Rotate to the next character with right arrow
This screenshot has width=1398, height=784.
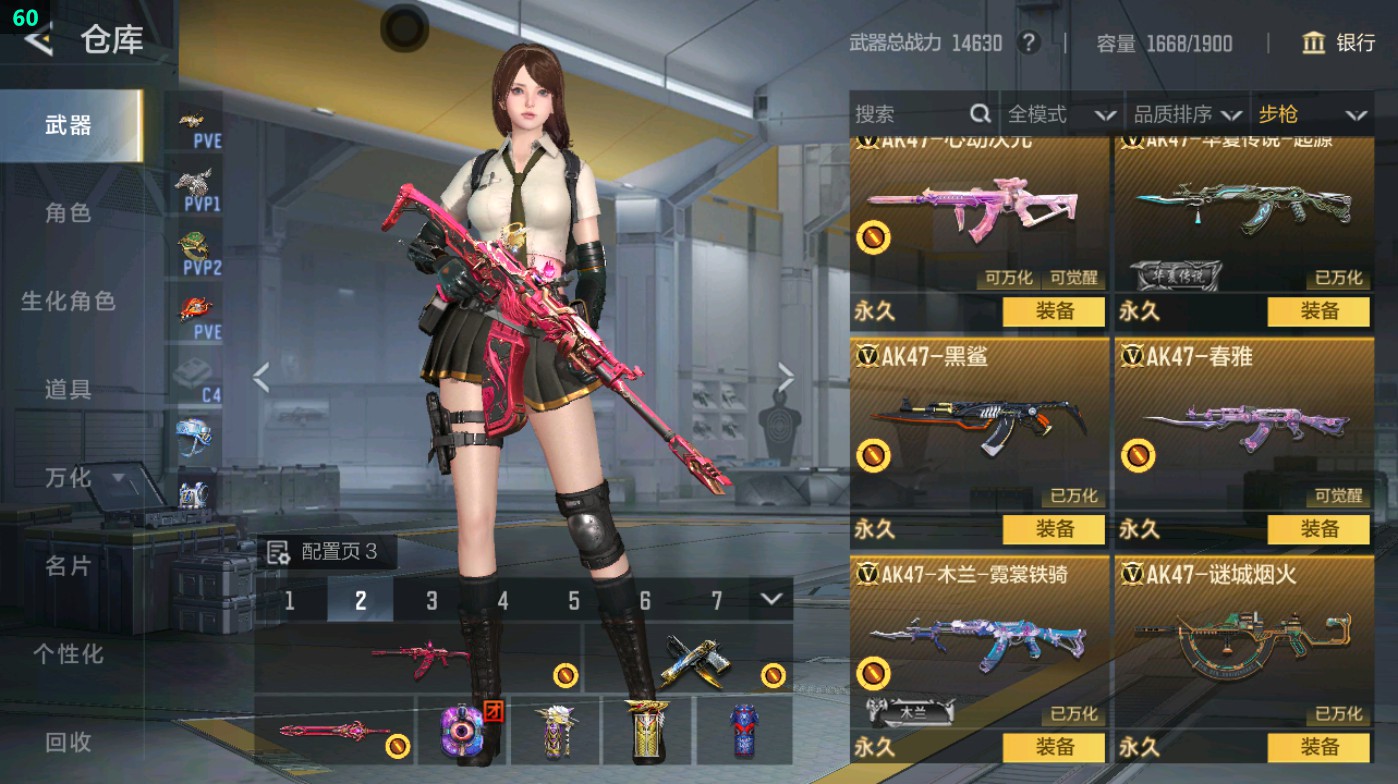(786, 378)
